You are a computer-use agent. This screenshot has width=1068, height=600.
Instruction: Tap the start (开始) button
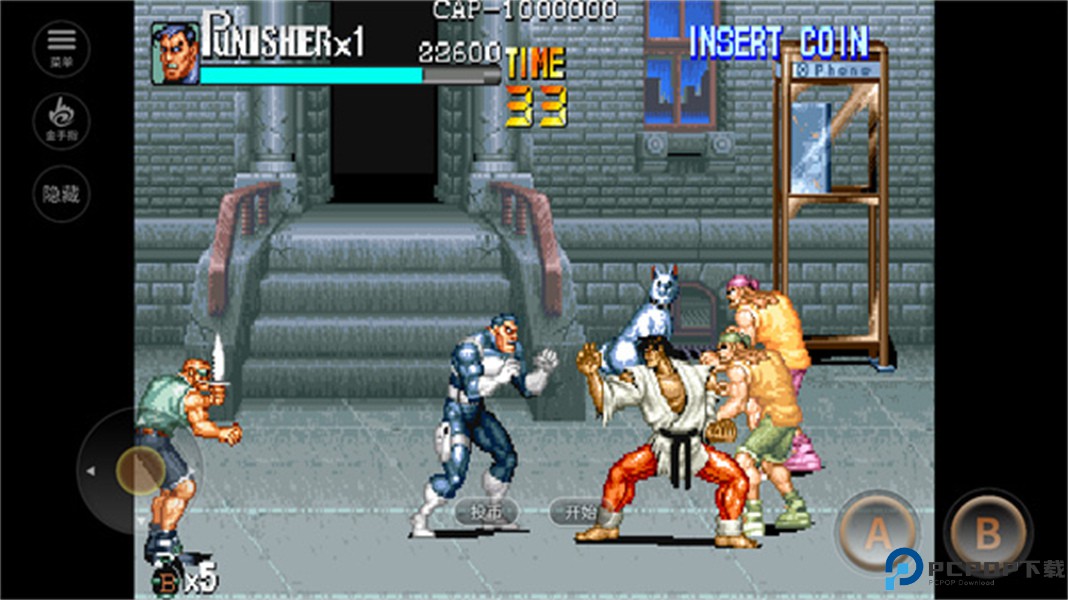(580, 512)
